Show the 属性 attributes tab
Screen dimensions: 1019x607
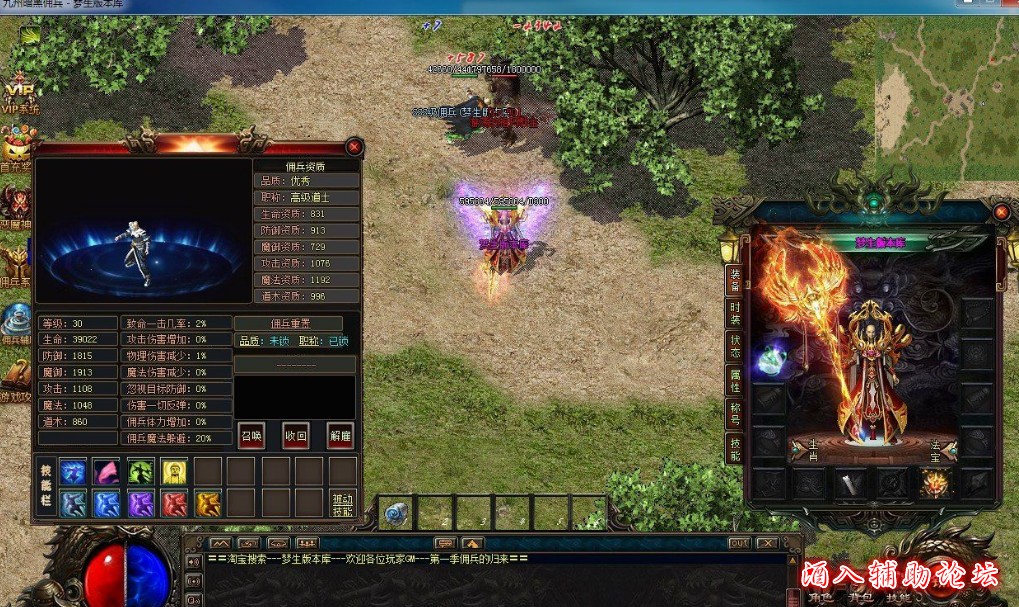click(735, 380)
